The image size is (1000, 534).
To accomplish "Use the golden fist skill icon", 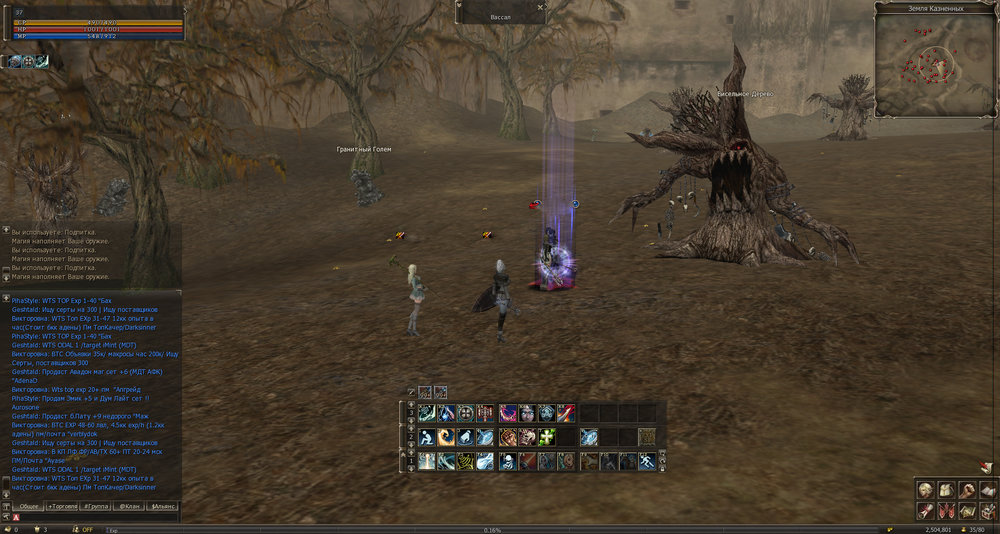I will point(507,437).
